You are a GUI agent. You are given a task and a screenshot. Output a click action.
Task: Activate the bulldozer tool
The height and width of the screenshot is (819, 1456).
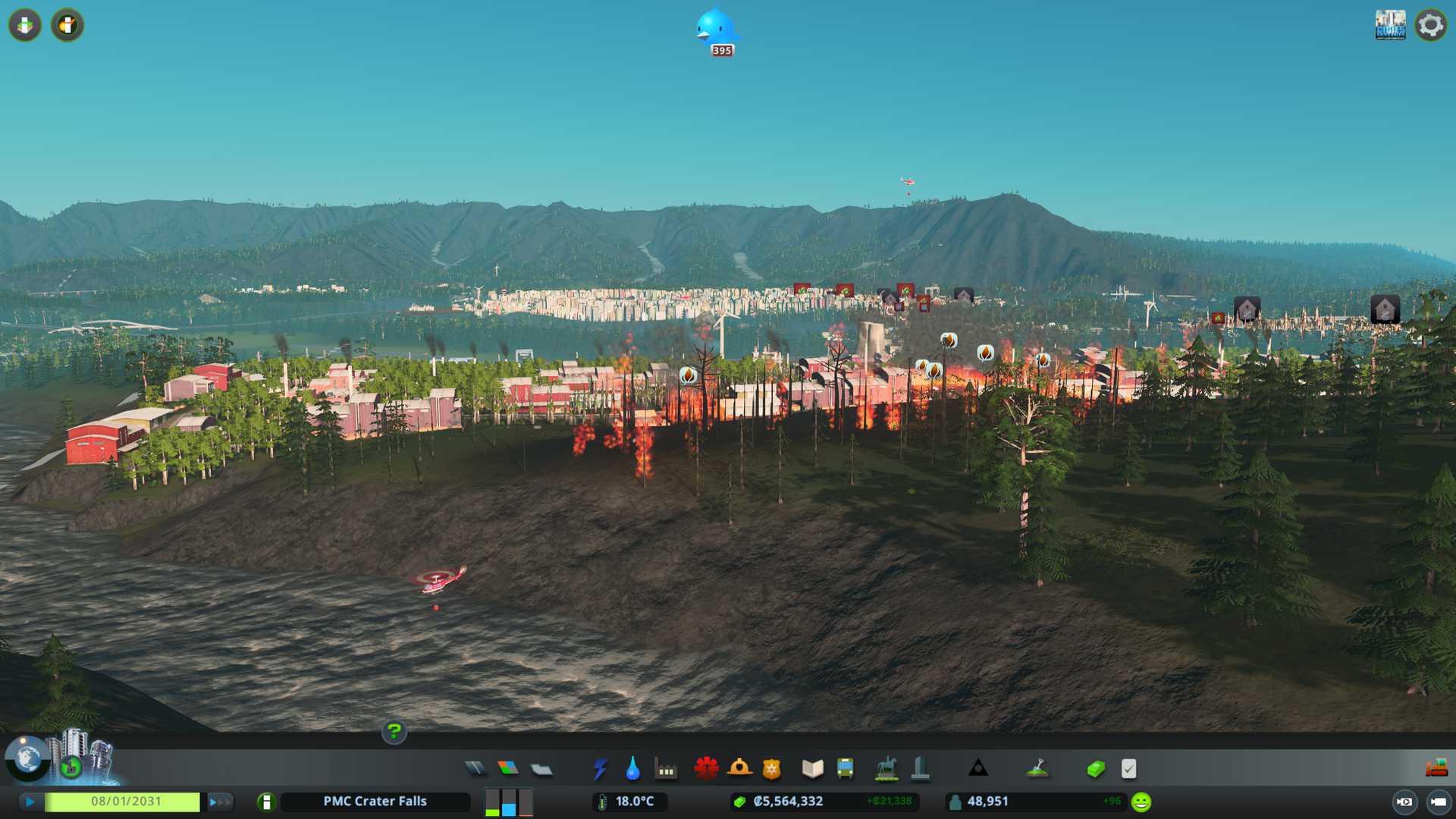[1436, 769]
